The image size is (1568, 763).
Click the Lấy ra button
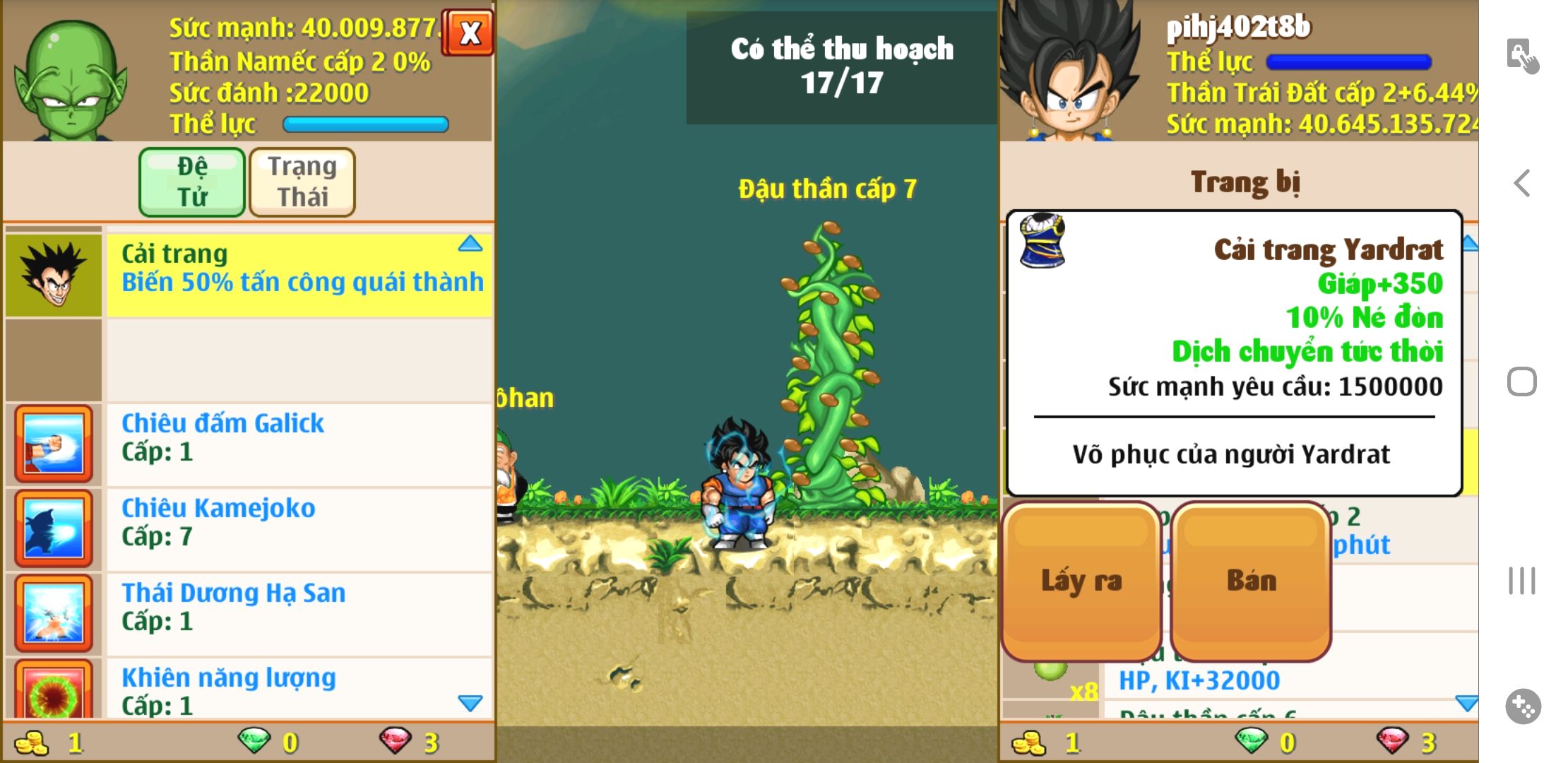1081,581
